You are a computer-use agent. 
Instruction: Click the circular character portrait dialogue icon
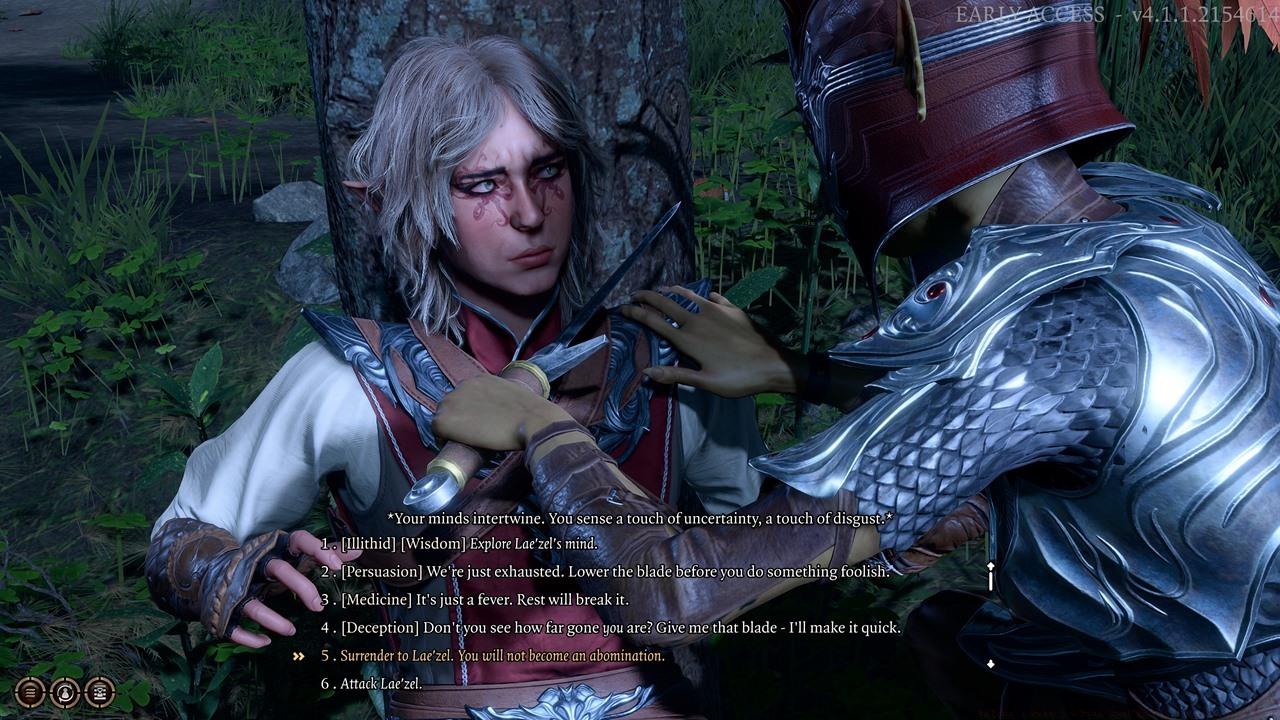point(65,690)
